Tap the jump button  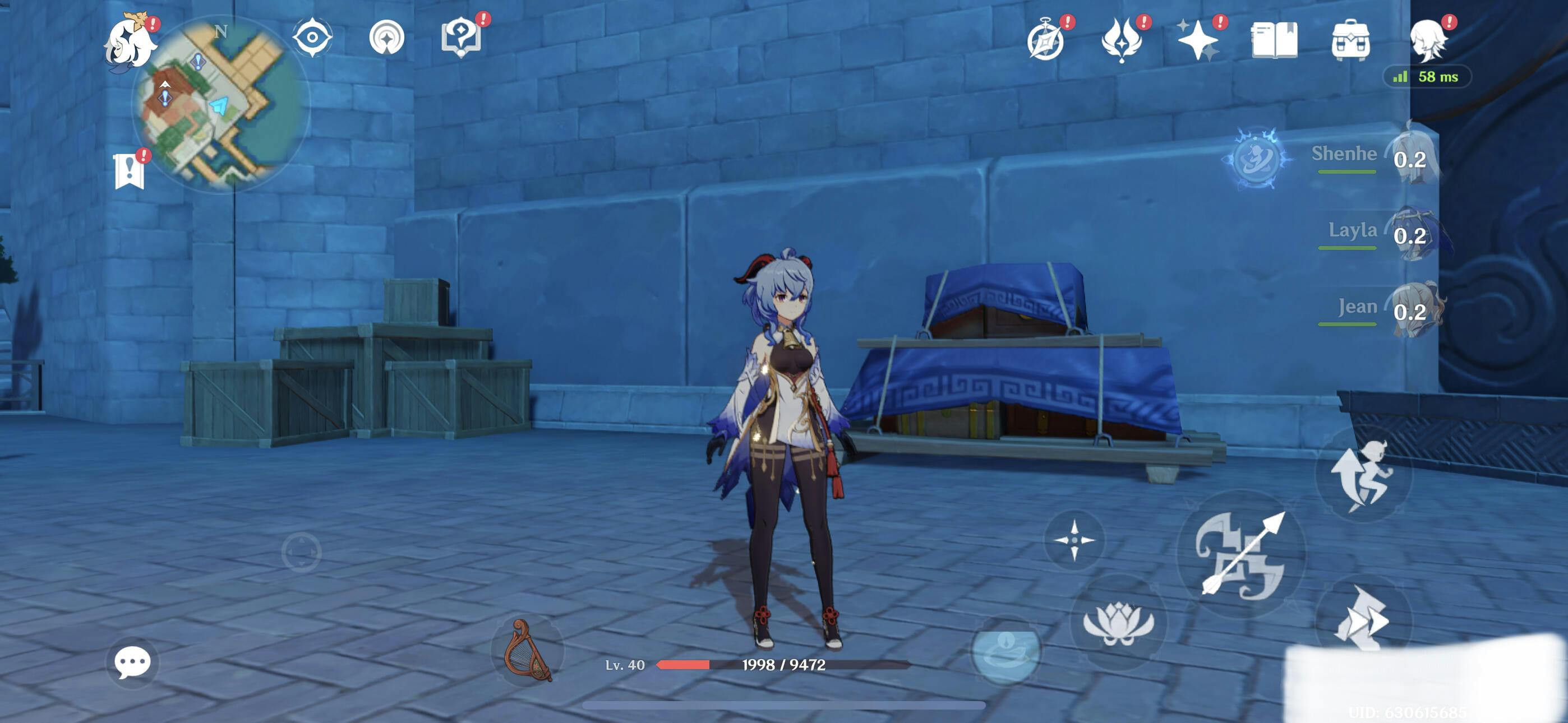point(1363,475)
